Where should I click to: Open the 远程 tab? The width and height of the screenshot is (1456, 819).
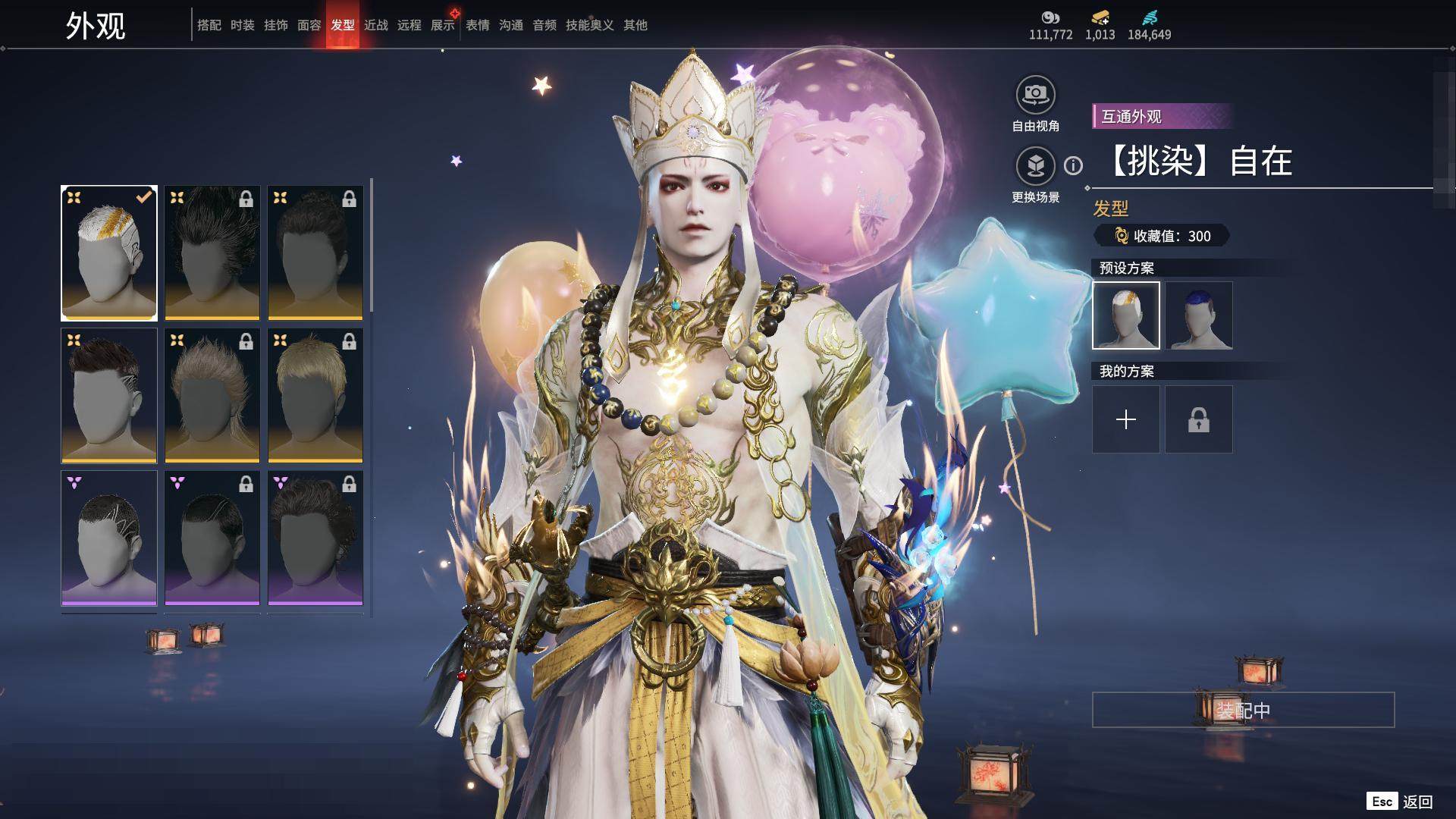409,25
